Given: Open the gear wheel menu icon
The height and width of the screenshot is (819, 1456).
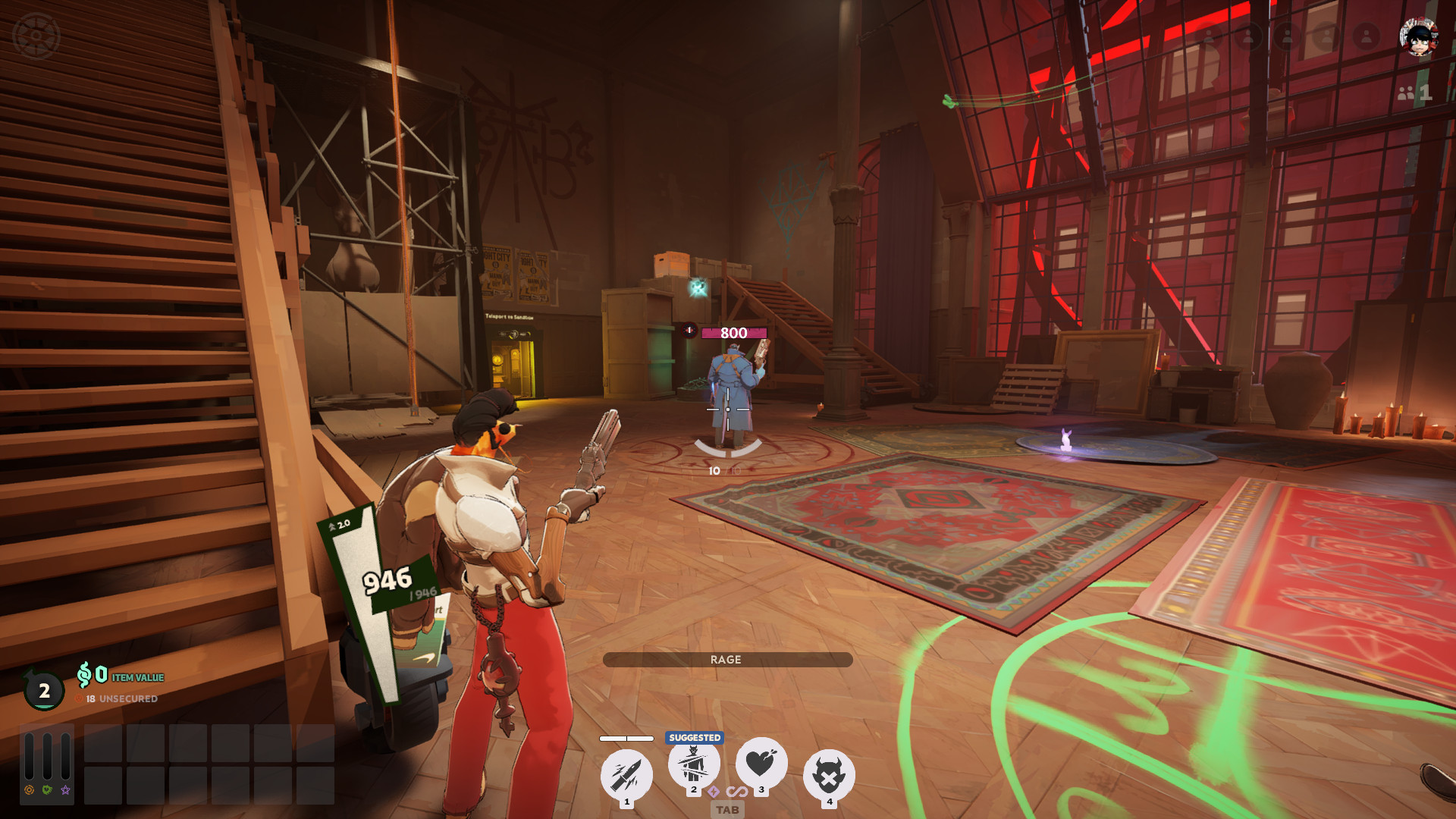Looking at the screenshot, I should [36, 36].
